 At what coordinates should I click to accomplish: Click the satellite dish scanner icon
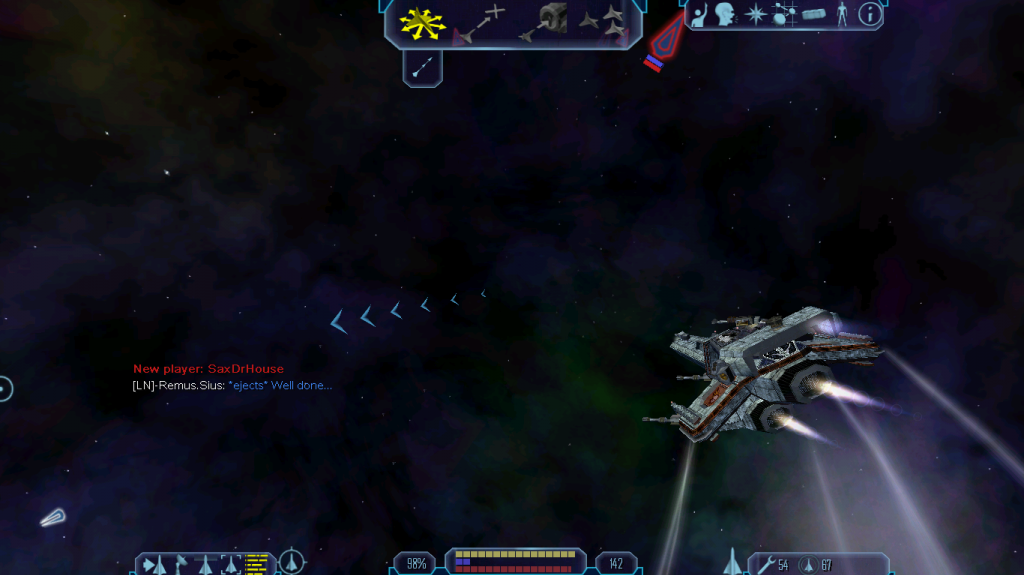[181, 565]
